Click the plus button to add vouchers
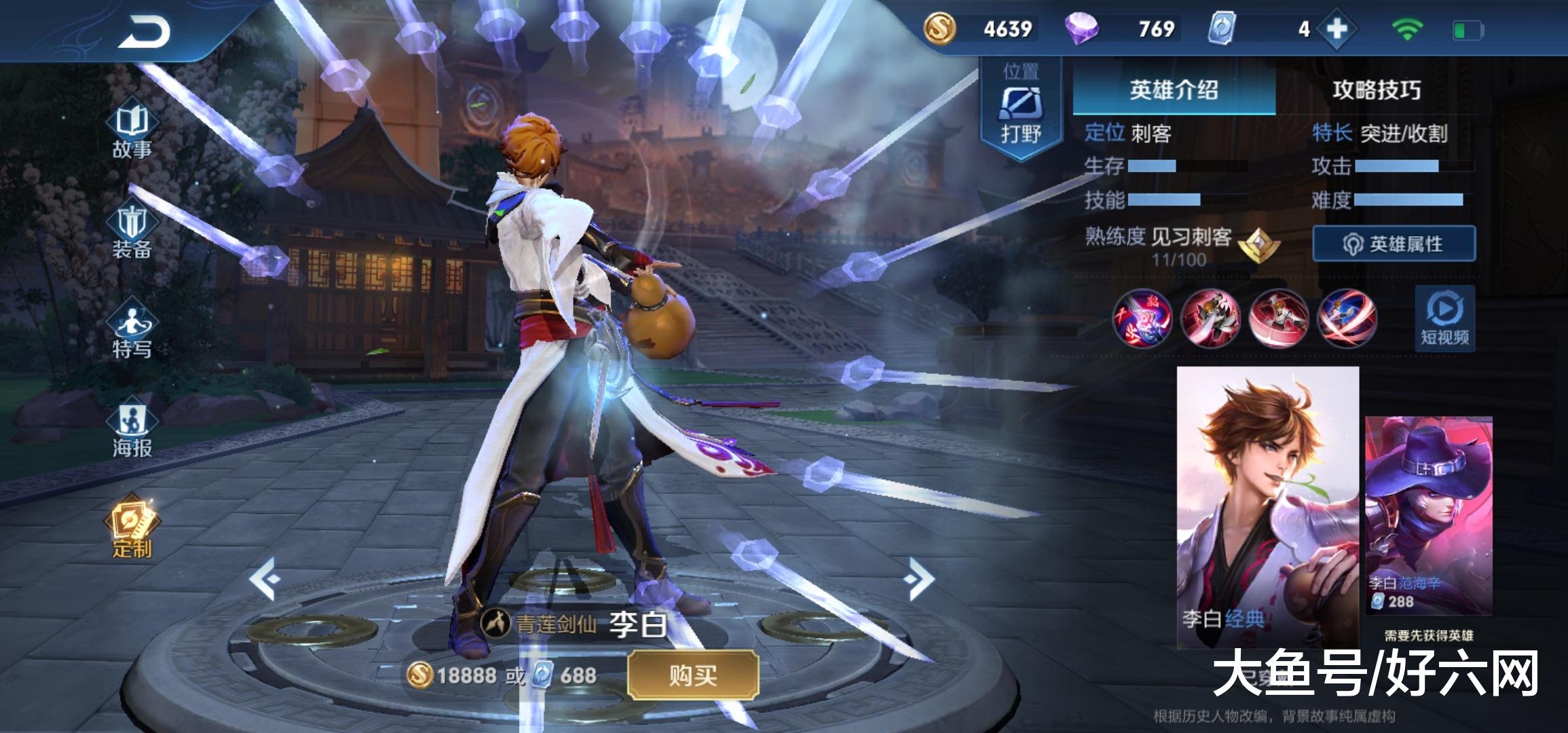1568x733 pixels. (x=1336, y=29)
